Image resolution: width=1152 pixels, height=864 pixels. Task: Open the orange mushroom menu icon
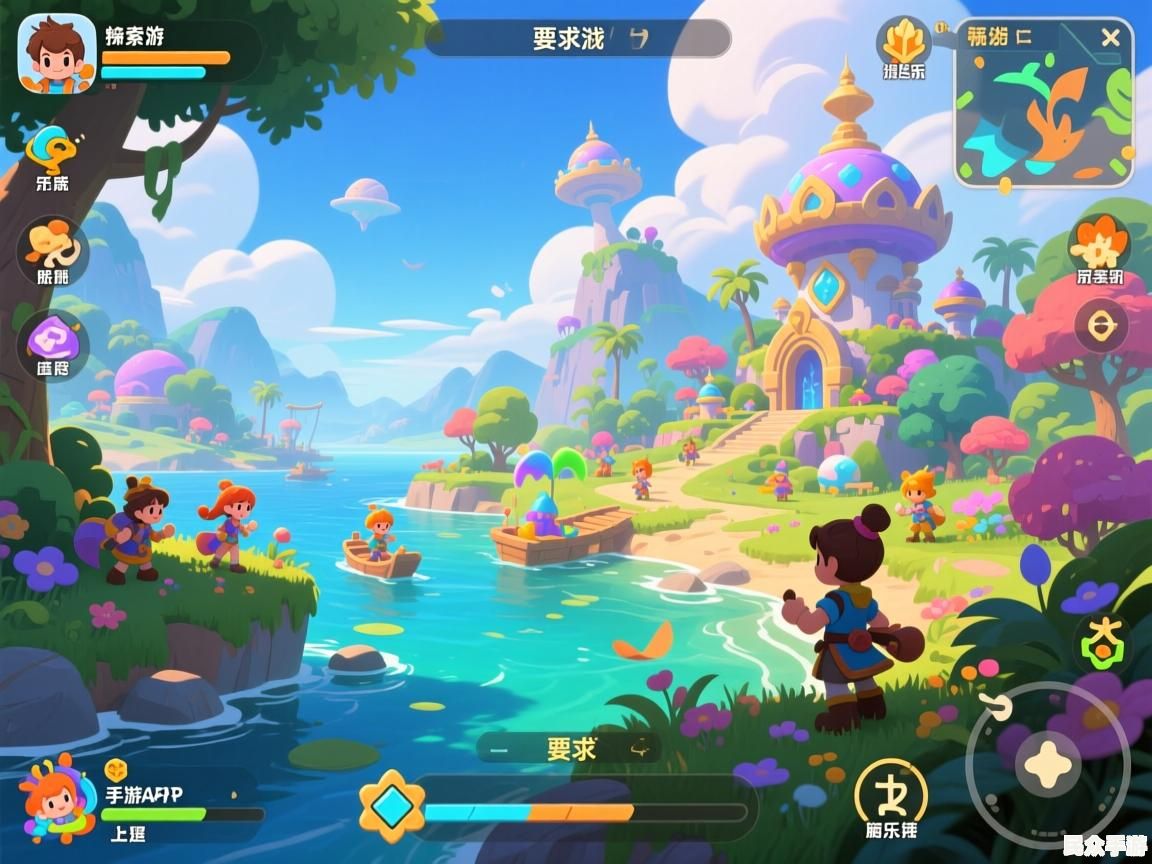click(52, 245)
